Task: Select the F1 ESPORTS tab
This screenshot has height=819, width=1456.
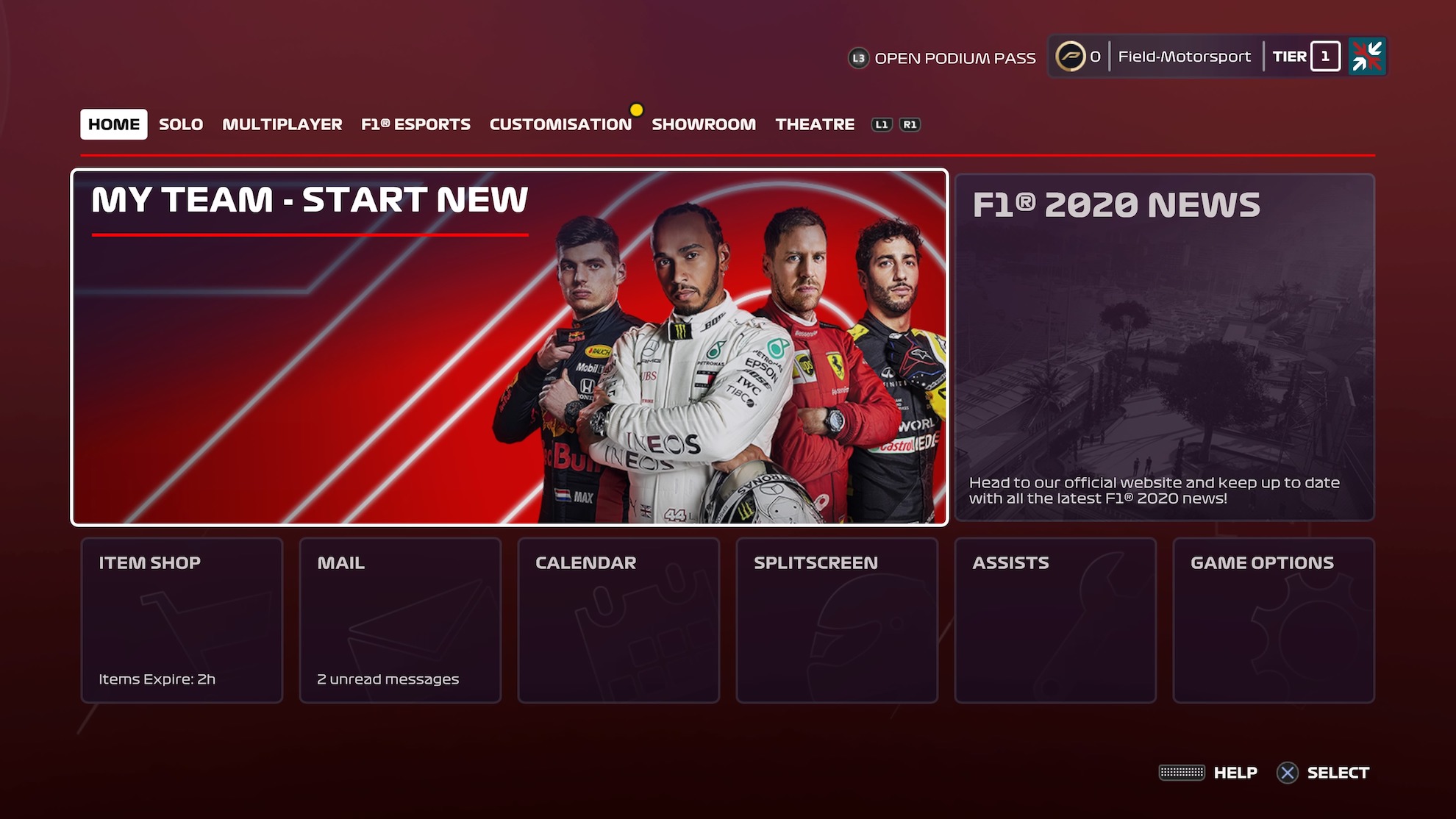Action: coord(414,124)
